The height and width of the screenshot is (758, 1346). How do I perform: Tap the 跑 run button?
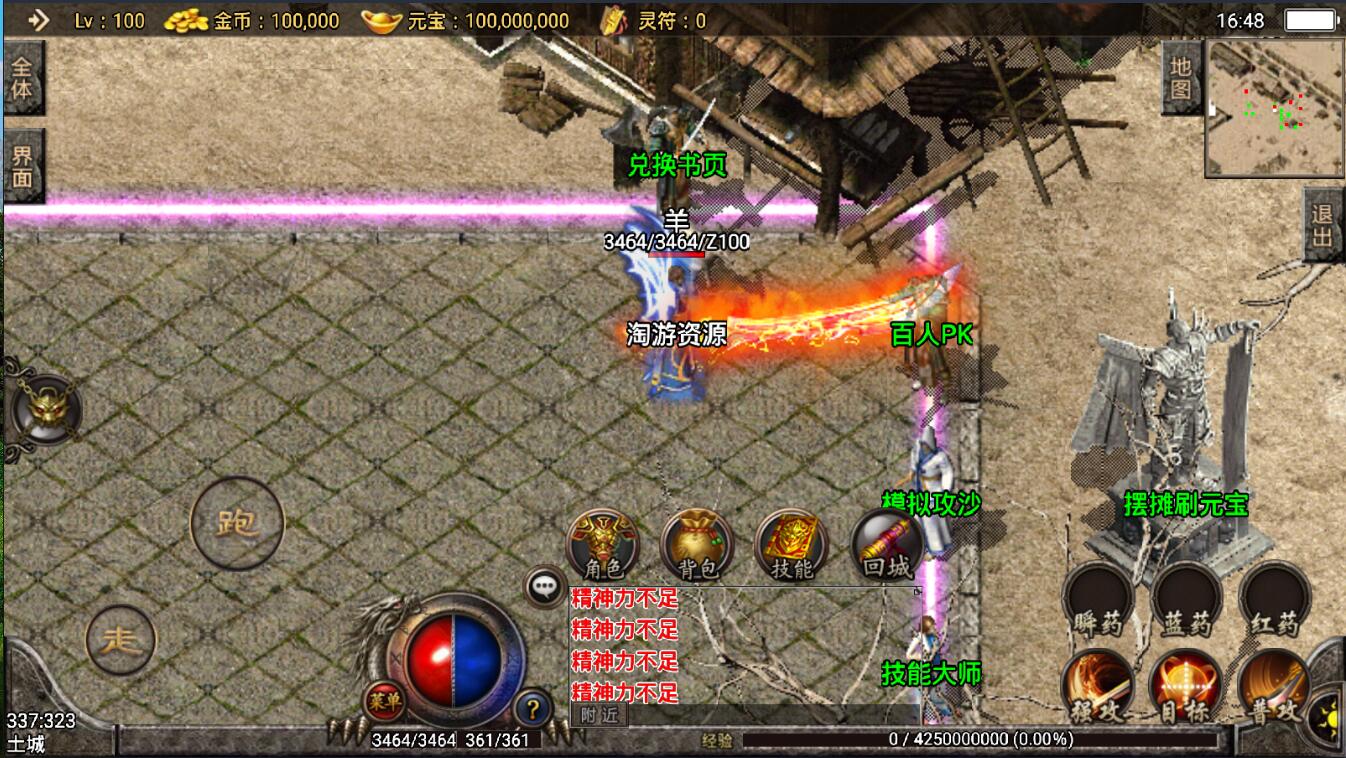click(237, 523)
